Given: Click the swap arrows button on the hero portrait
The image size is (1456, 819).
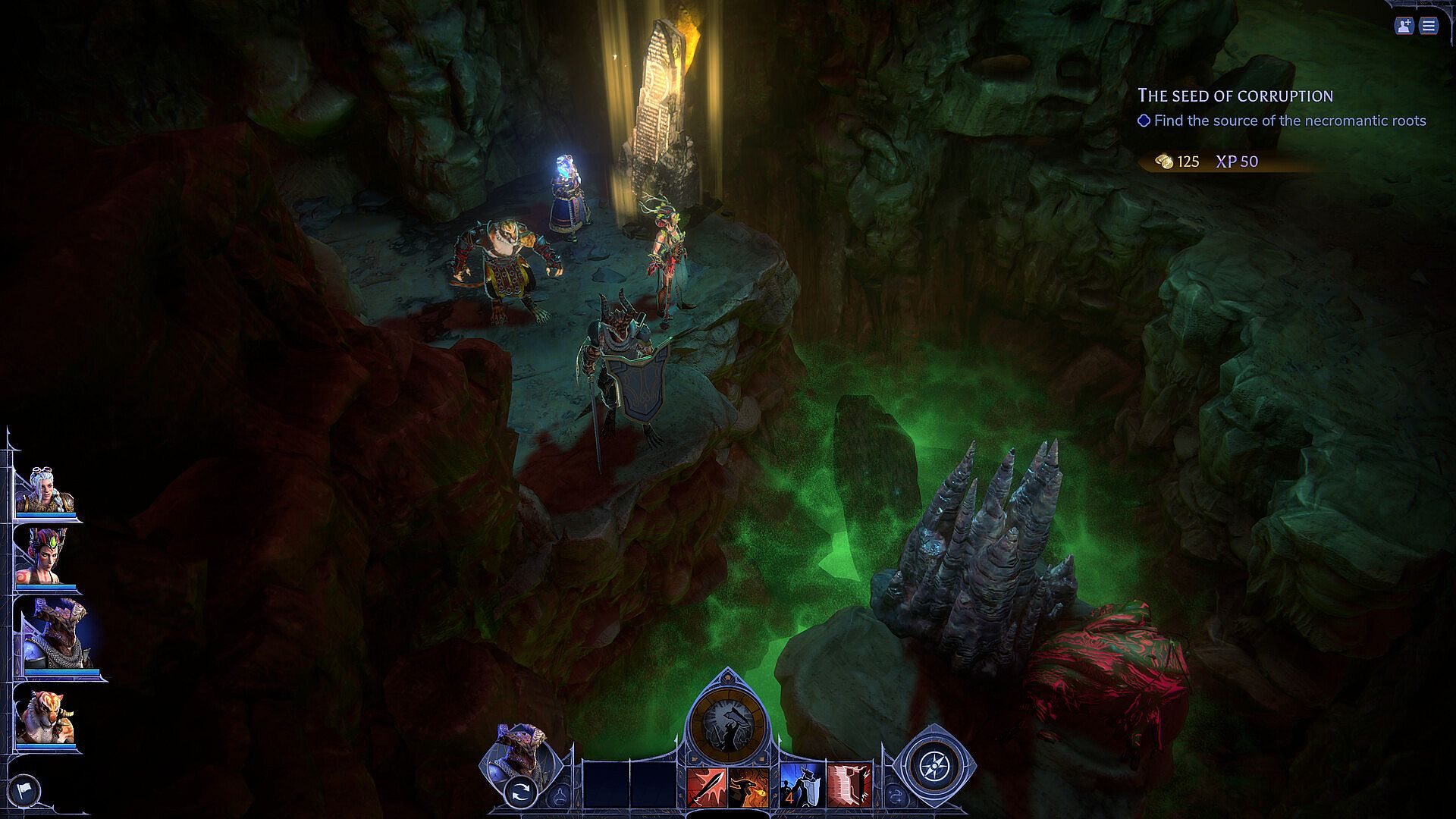Looking at the screenshot, I should pyautogui.click(x=522, y=793).
